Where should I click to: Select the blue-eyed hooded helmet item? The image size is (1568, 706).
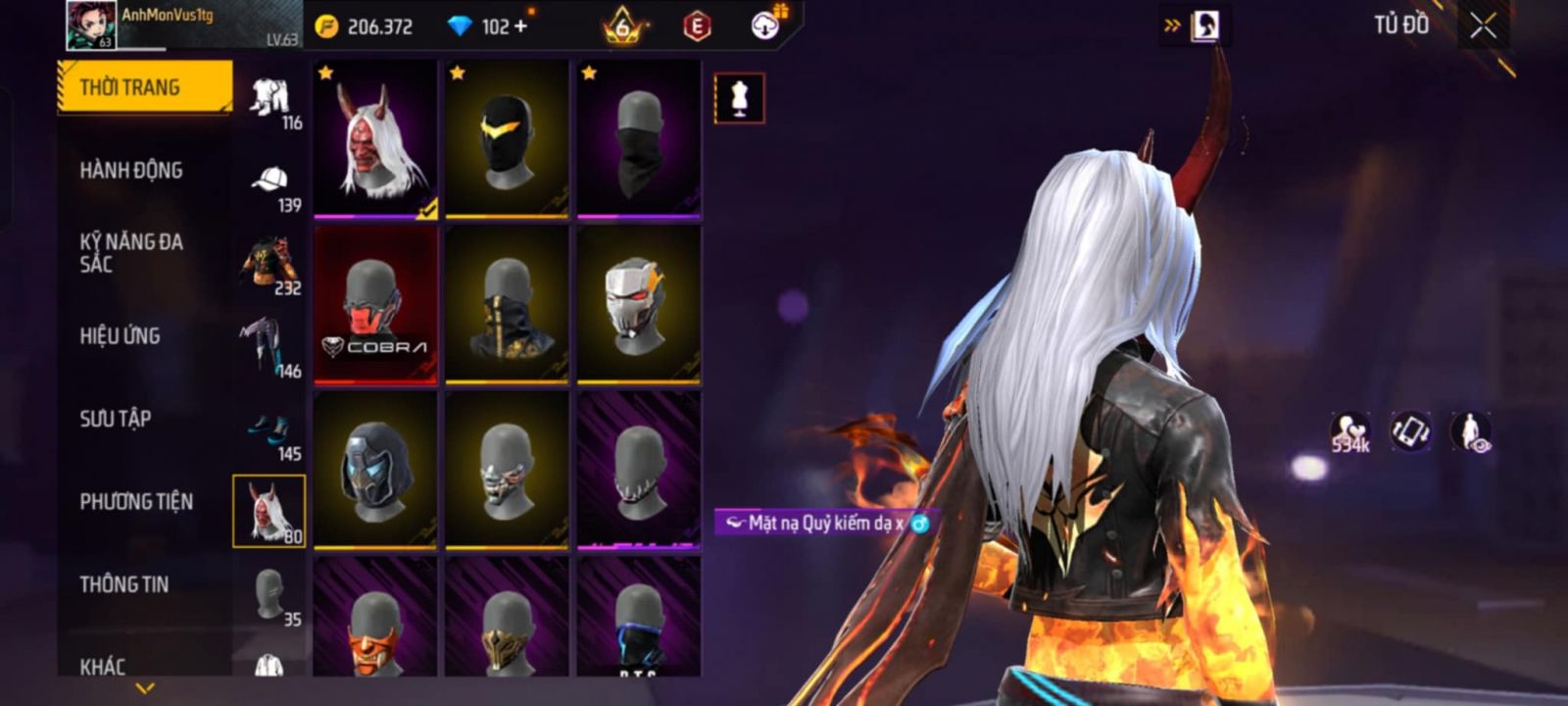coord(375,470)
